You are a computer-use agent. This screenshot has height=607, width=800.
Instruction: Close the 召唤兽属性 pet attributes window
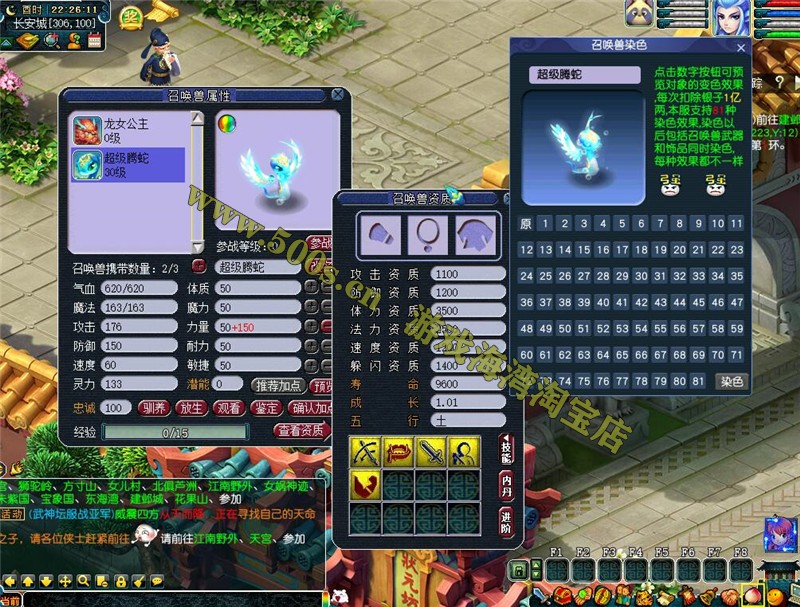pos(338,95)
